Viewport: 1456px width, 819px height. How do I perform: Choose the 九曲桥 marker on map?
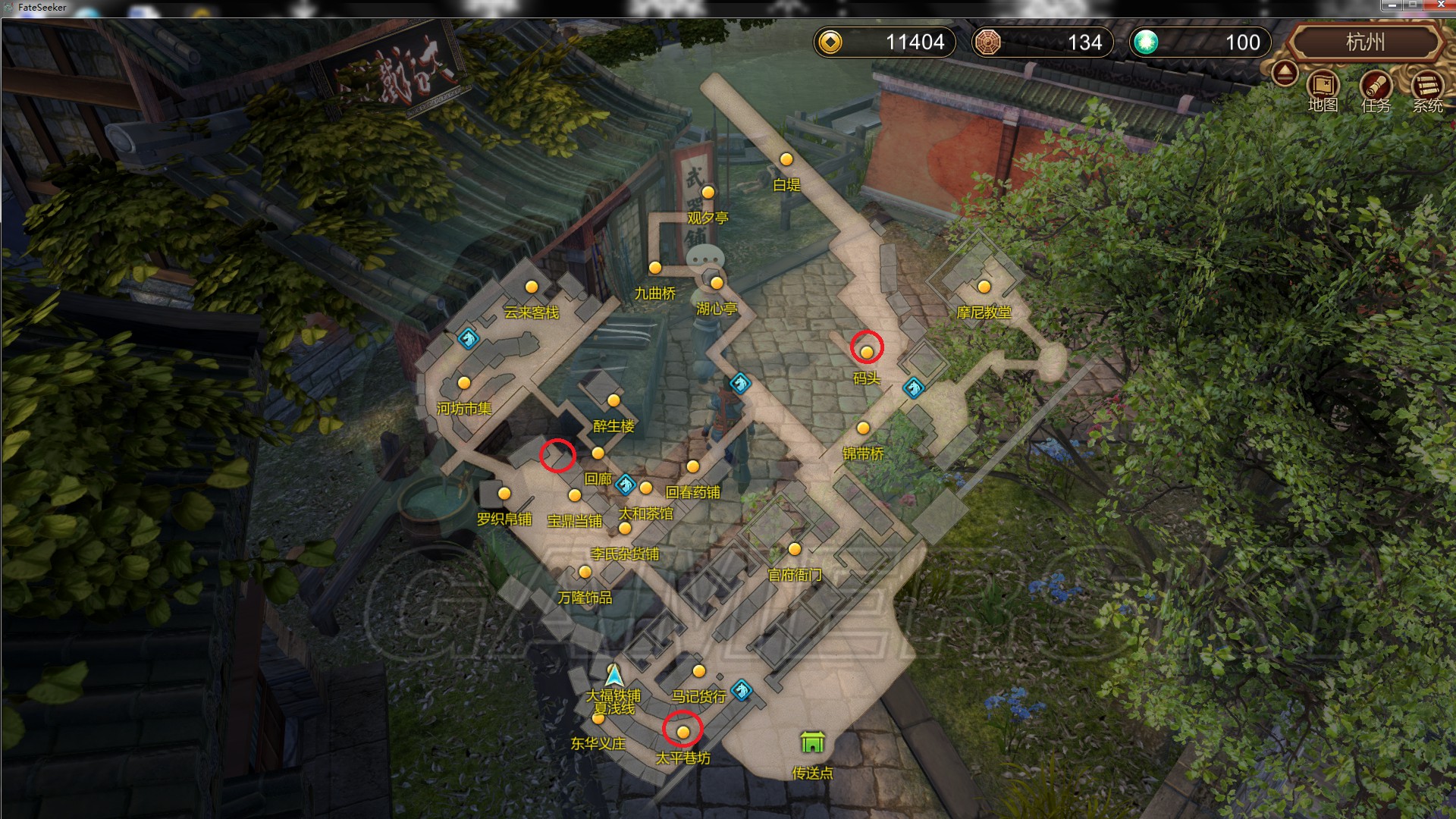pos(655,268)
